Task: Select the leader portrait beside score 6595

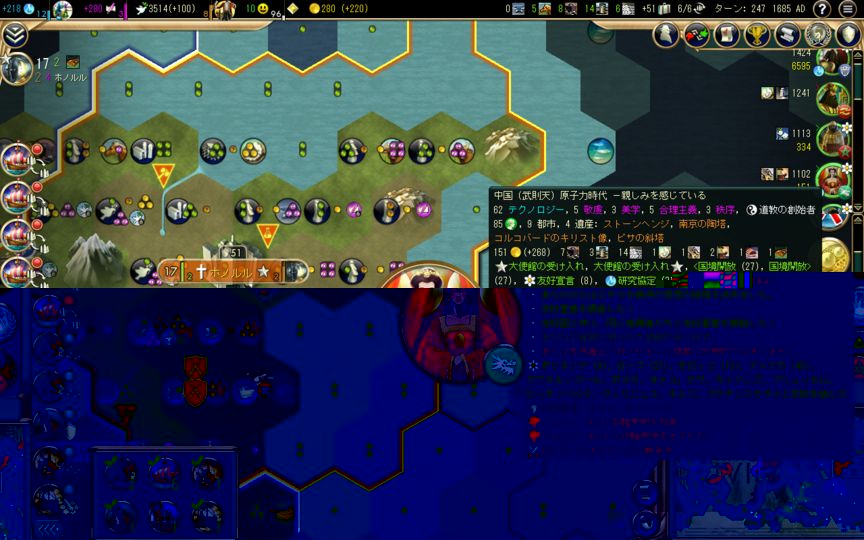Action: point(832,60)
